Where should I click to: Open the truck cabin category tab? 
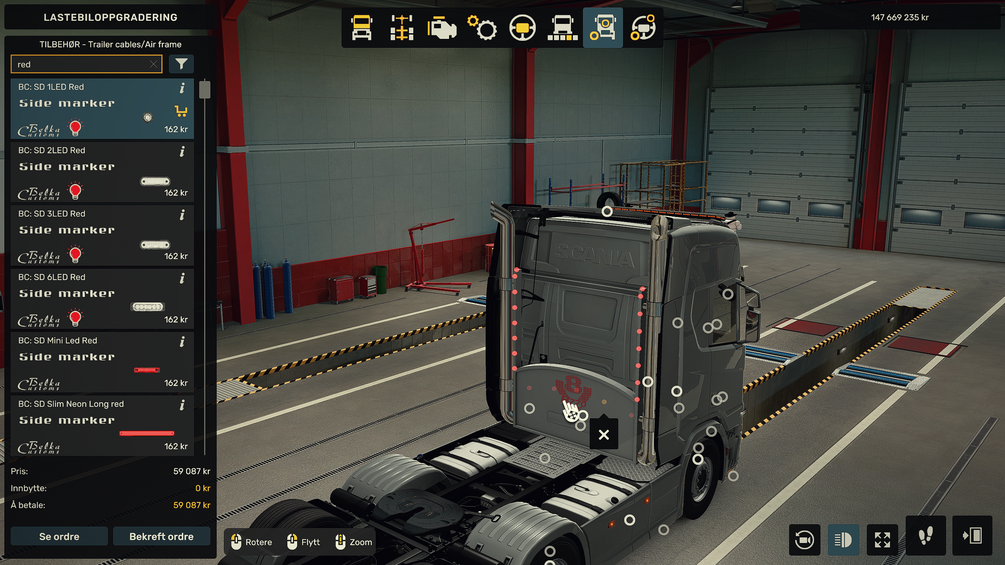pyautogui.click(x=362, y=28)
